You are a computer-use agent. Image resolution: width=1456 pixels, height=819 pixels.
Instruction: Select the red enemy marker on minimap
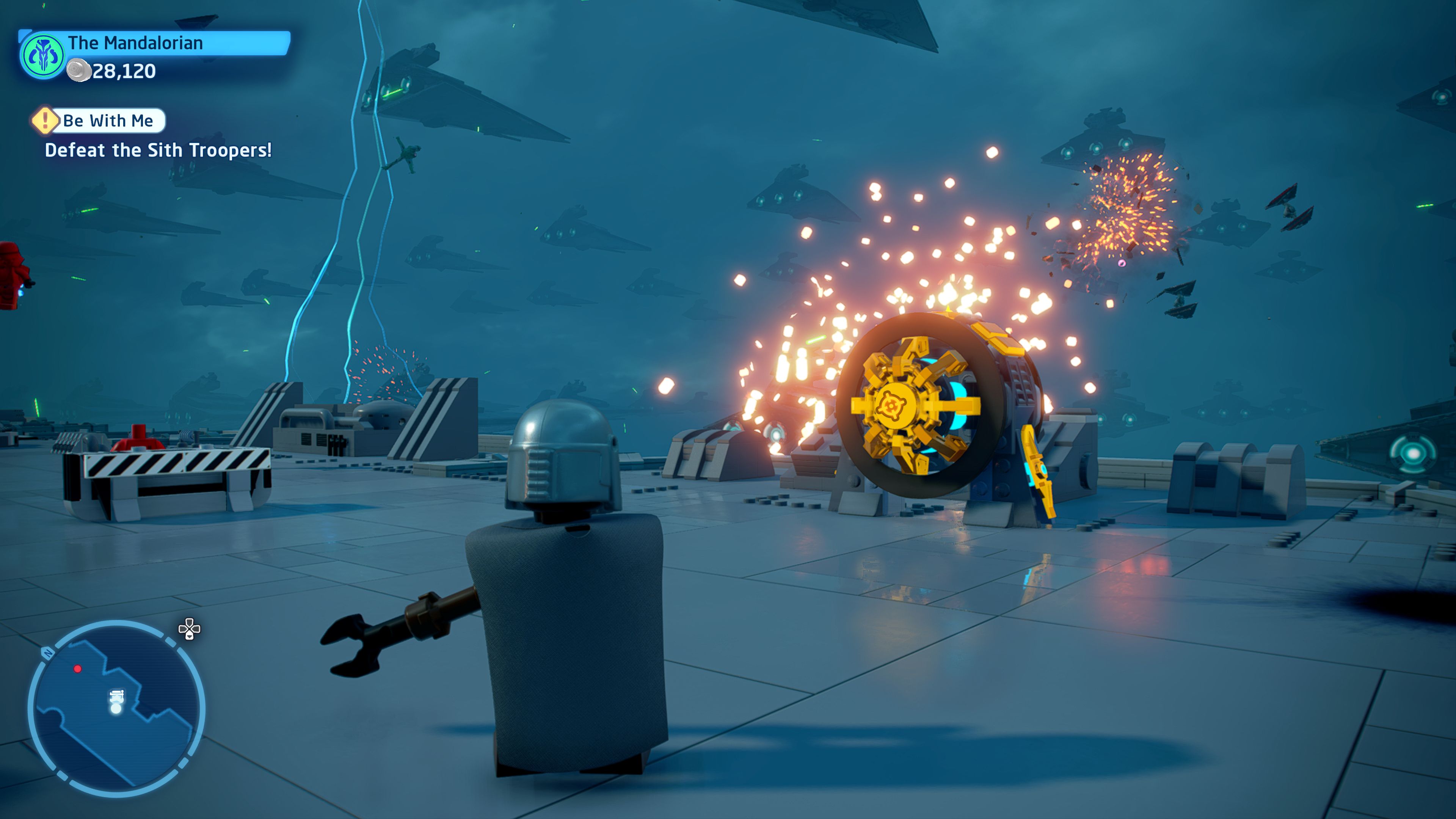coord(77,668)
